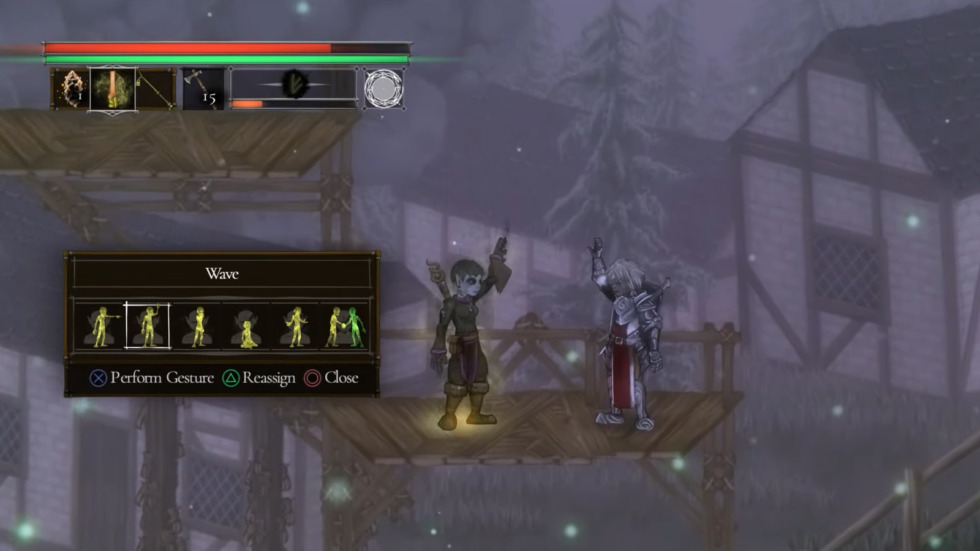Select the long staff weapon slot
This screenshot has width=980, height=551.
155,88
